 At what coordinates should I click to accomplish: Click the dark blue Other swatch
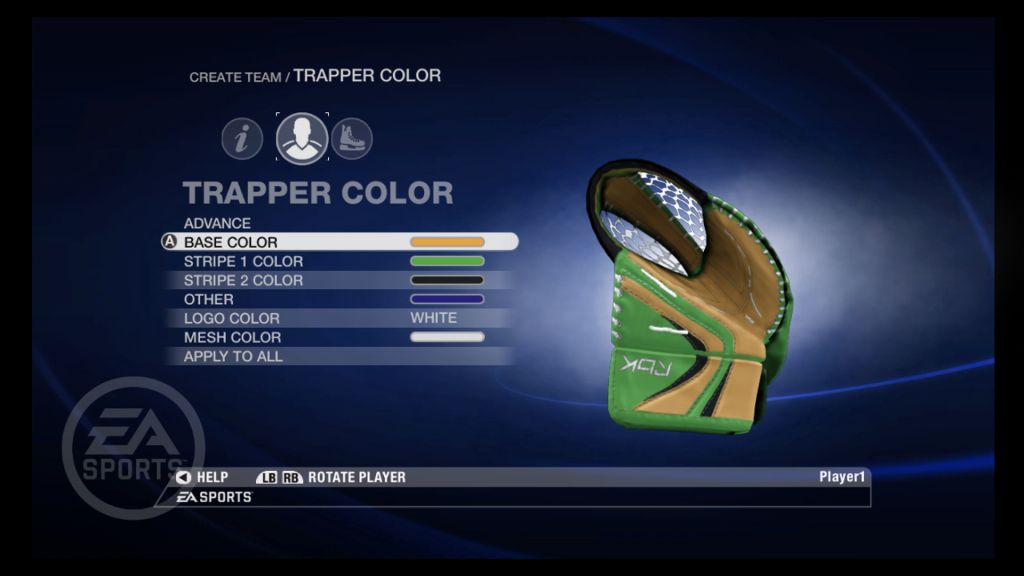447,299
